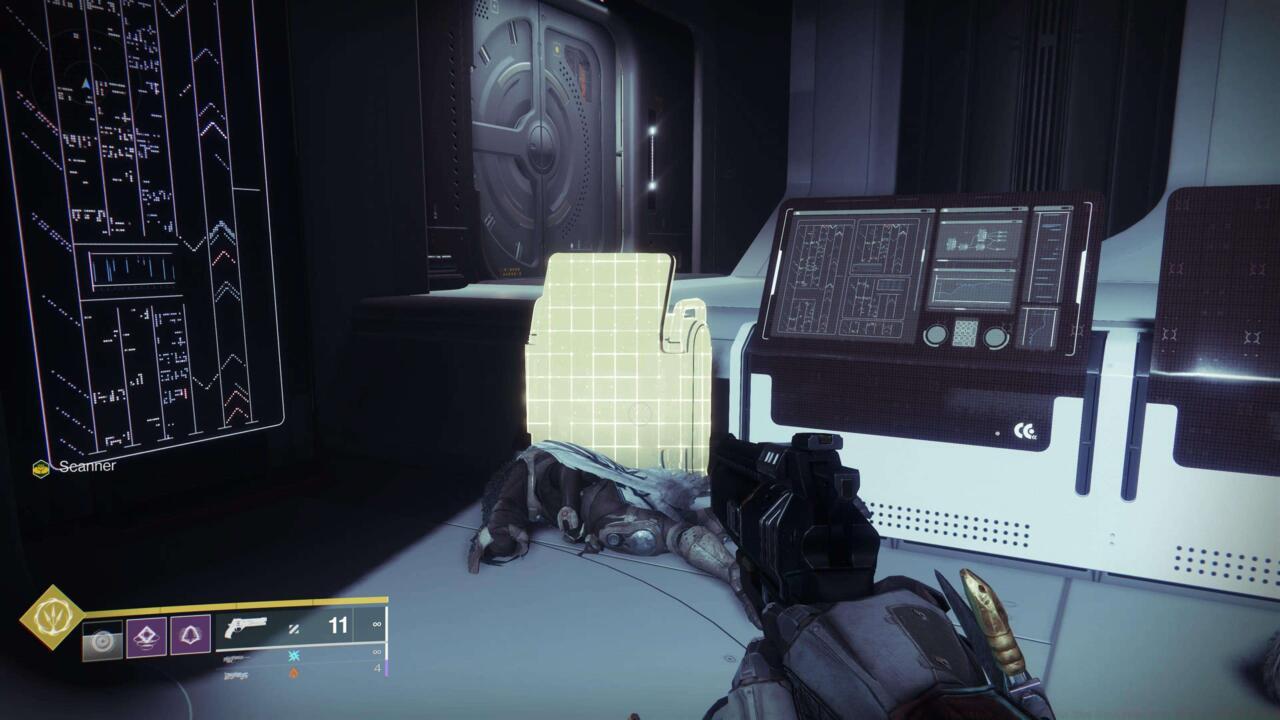Click the orange element icon beside the power weapon
This screenshot has height=720, width=1280.
point(295,673)
